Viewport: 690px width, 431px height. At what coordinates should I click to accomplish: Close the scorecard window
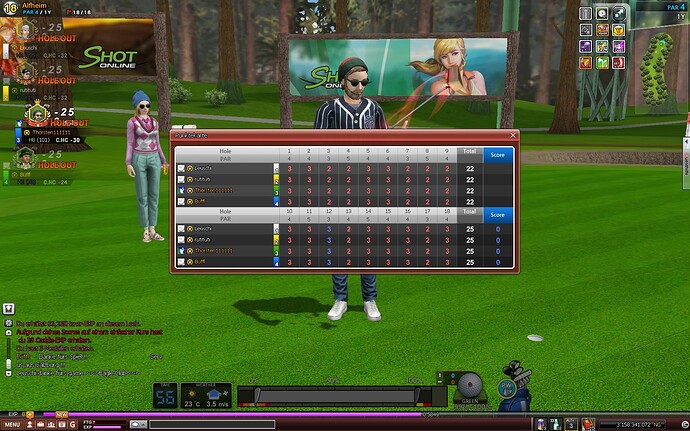coord(513,135)
